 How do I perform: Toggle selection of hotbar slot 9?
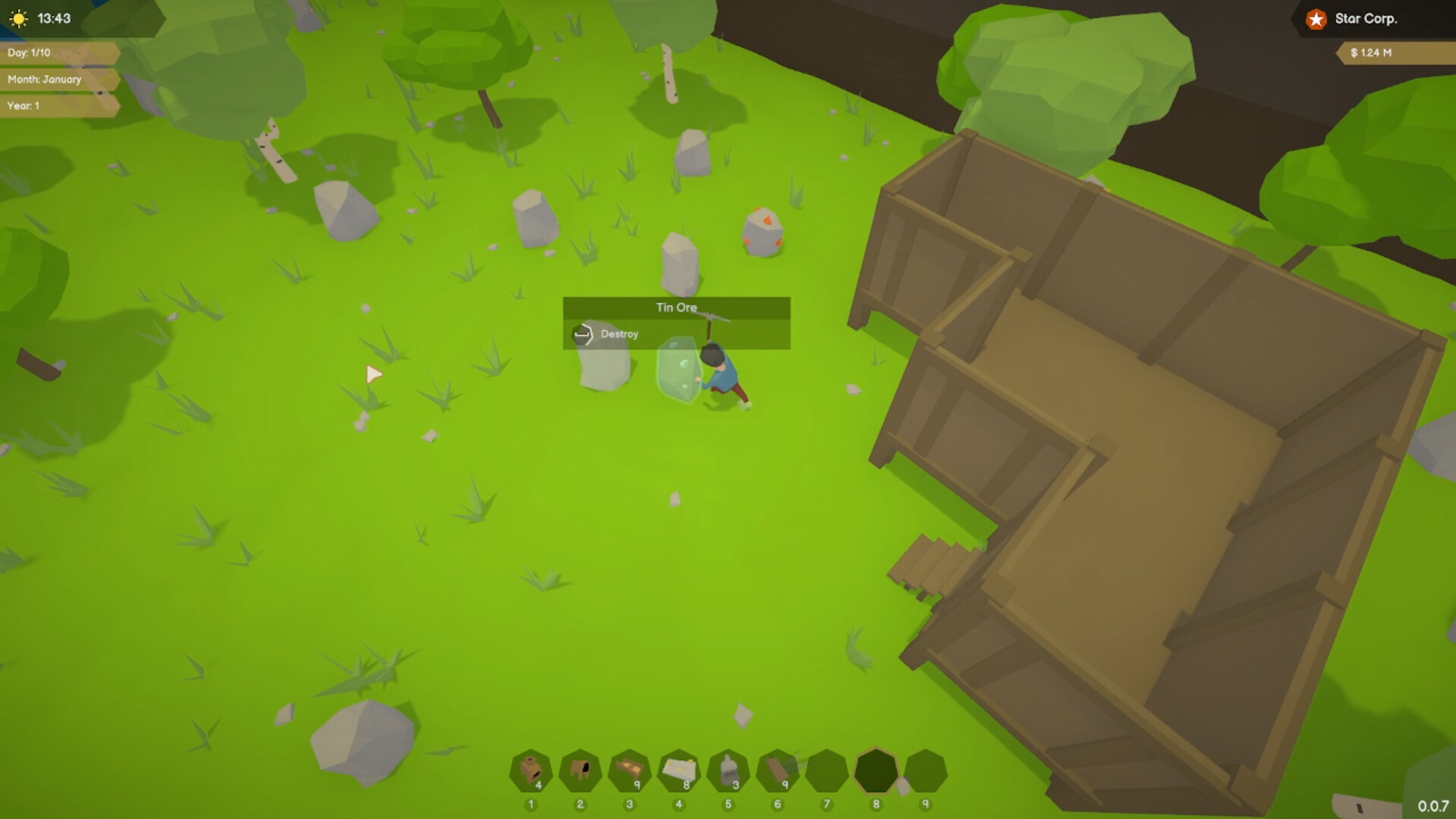925,768
